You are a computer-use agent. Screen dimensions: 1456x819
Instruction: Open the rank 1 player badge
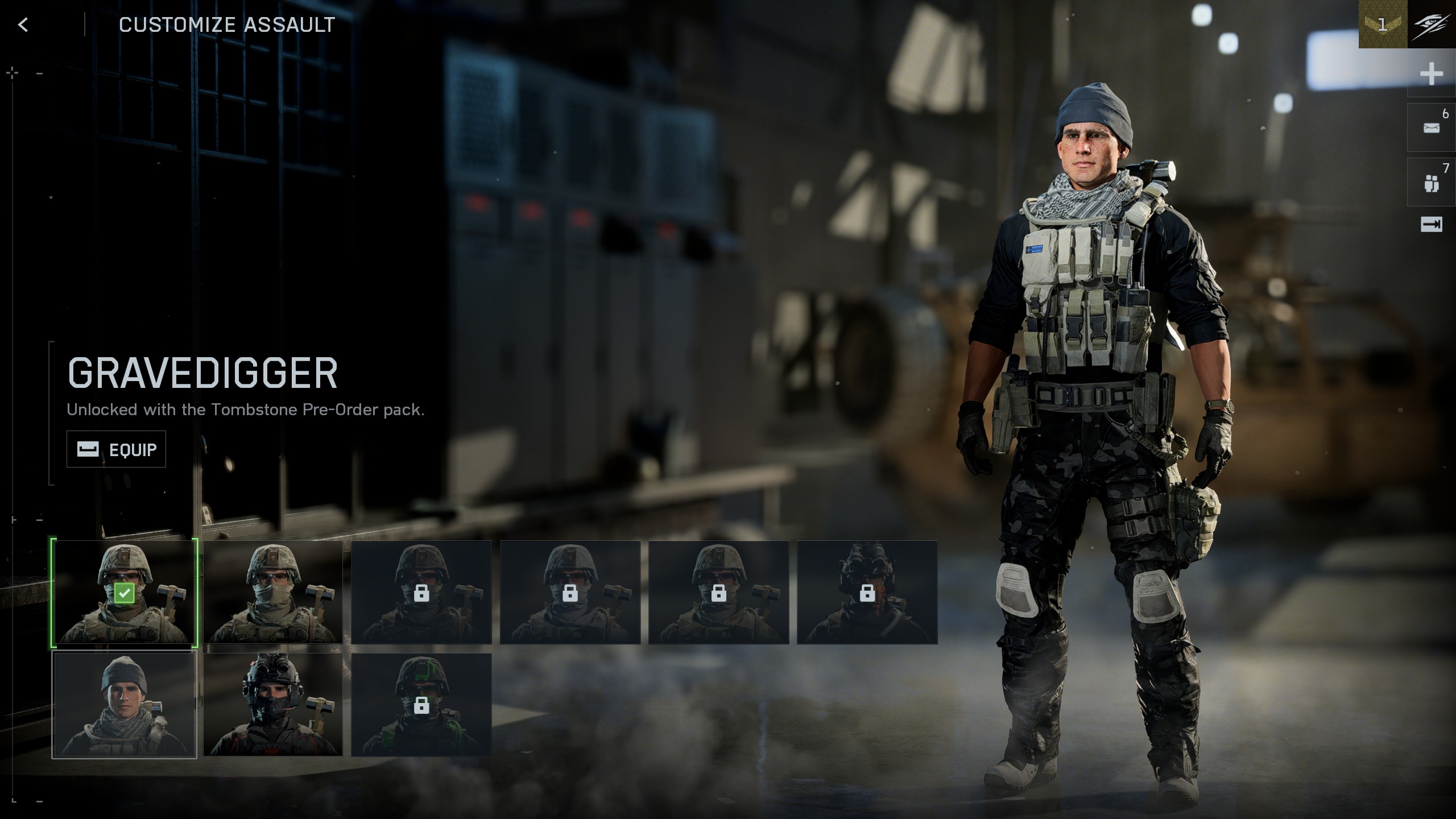click(x=1383, y=24)
